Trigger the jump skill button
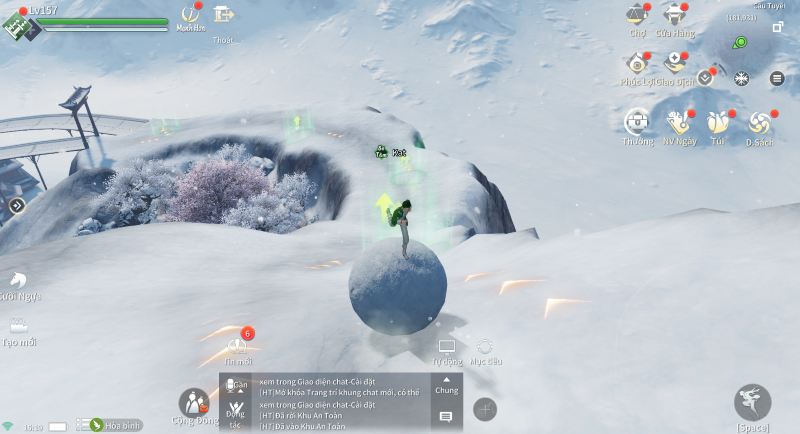Image resolution: width=800 pixels, height=434 pixels. tap(752, 401)
